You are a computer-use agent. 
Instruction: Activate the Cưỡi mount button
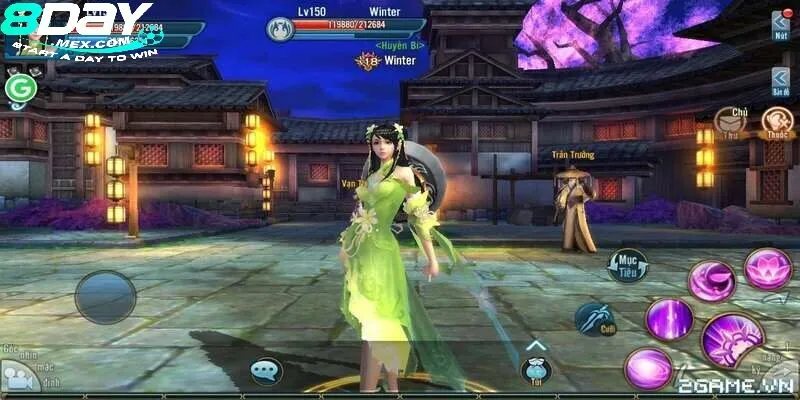tap(594, 319)
